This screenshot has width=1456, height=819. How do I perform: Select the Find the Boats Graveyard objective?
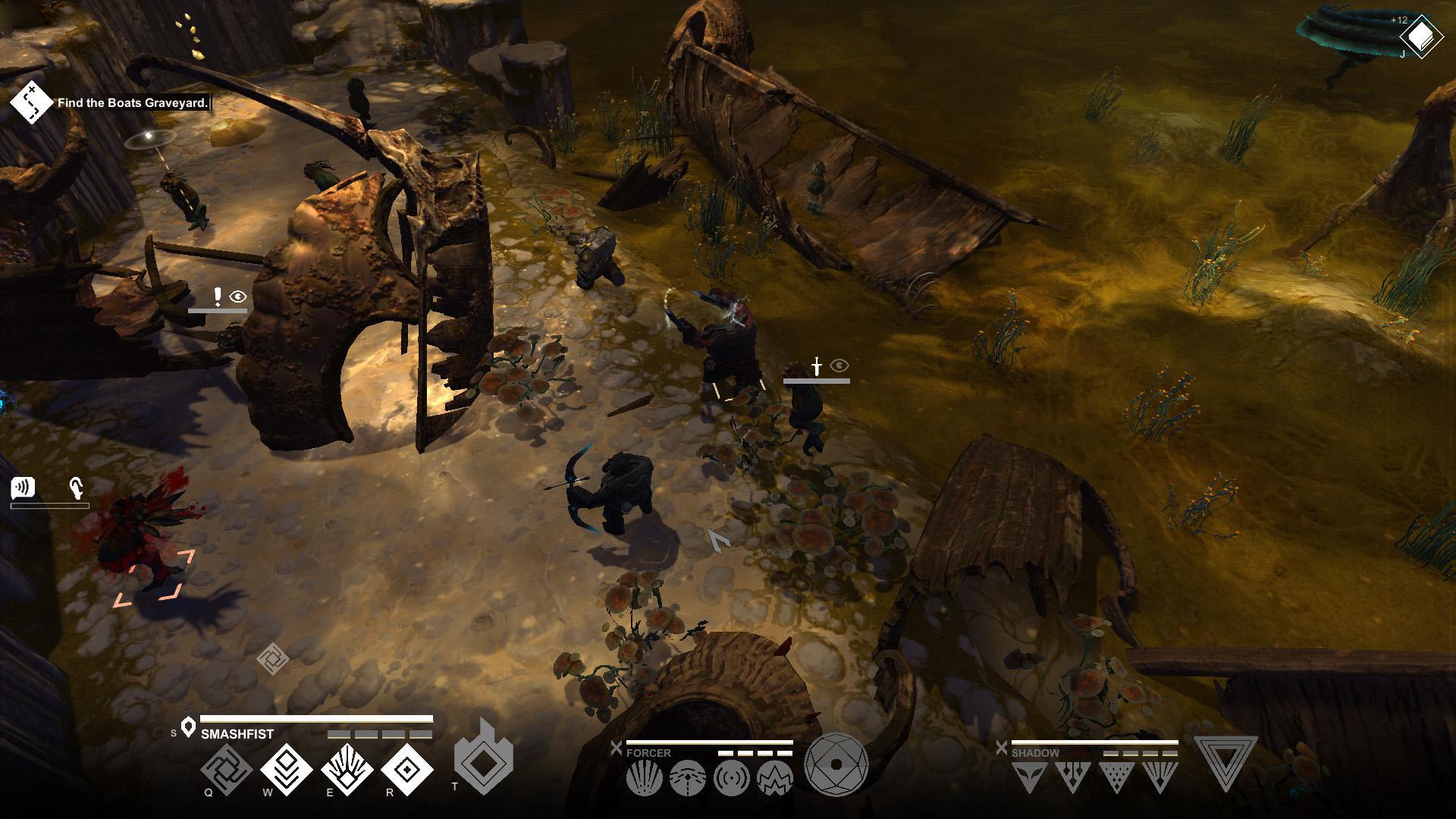coord(133,103)
